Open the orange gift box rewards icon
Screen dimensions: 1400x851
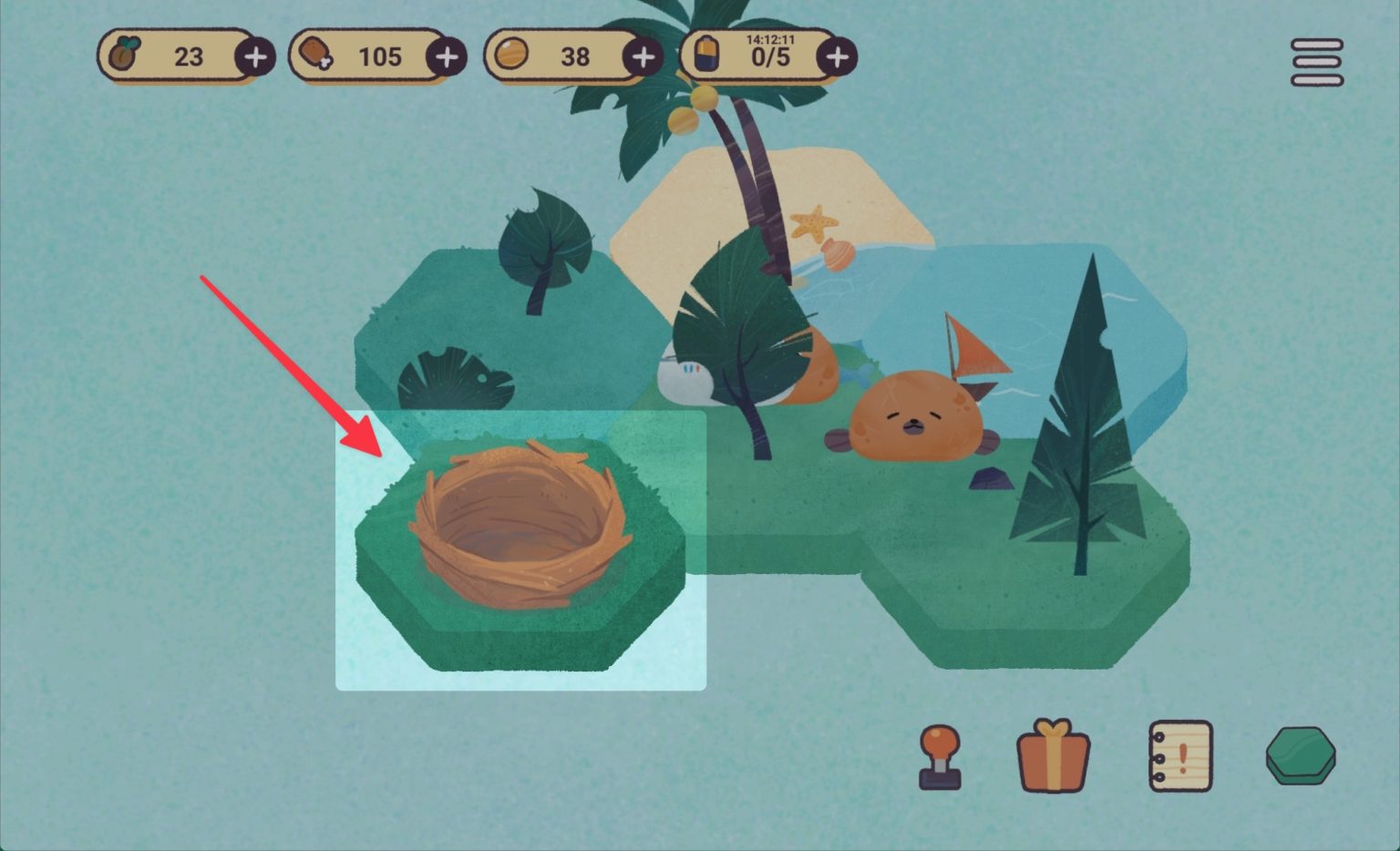(x=1055, y=758)
